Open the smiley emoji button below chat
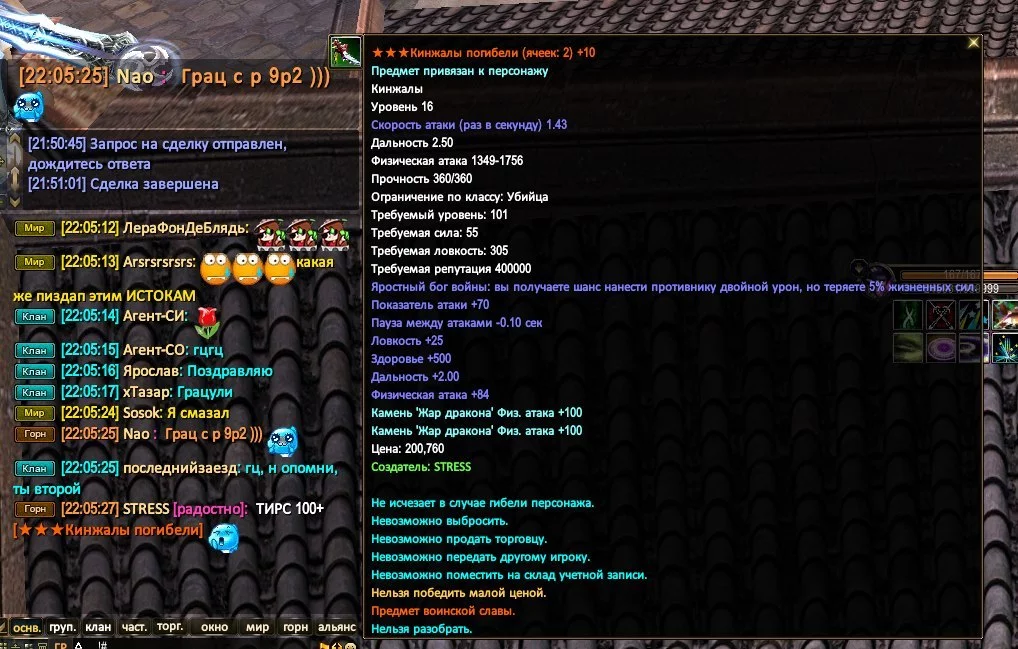The height and width of the screenshot is (649, 1018). pos(350,645)
